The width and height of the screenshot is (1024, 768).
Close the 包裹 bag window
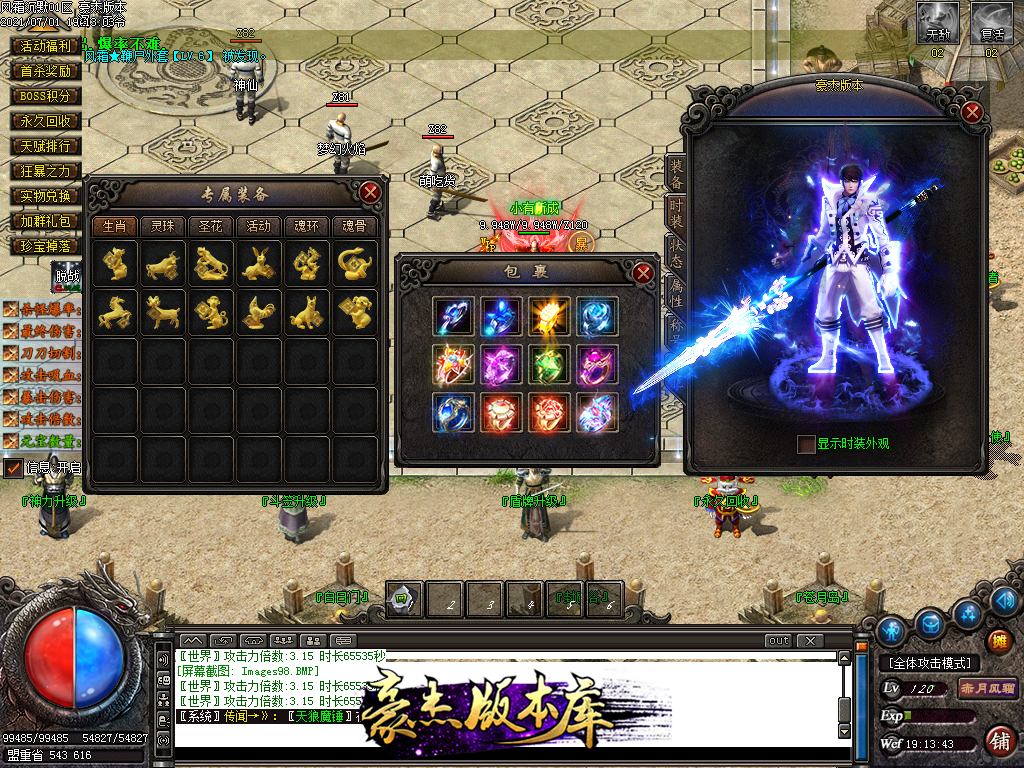[643, 272]
